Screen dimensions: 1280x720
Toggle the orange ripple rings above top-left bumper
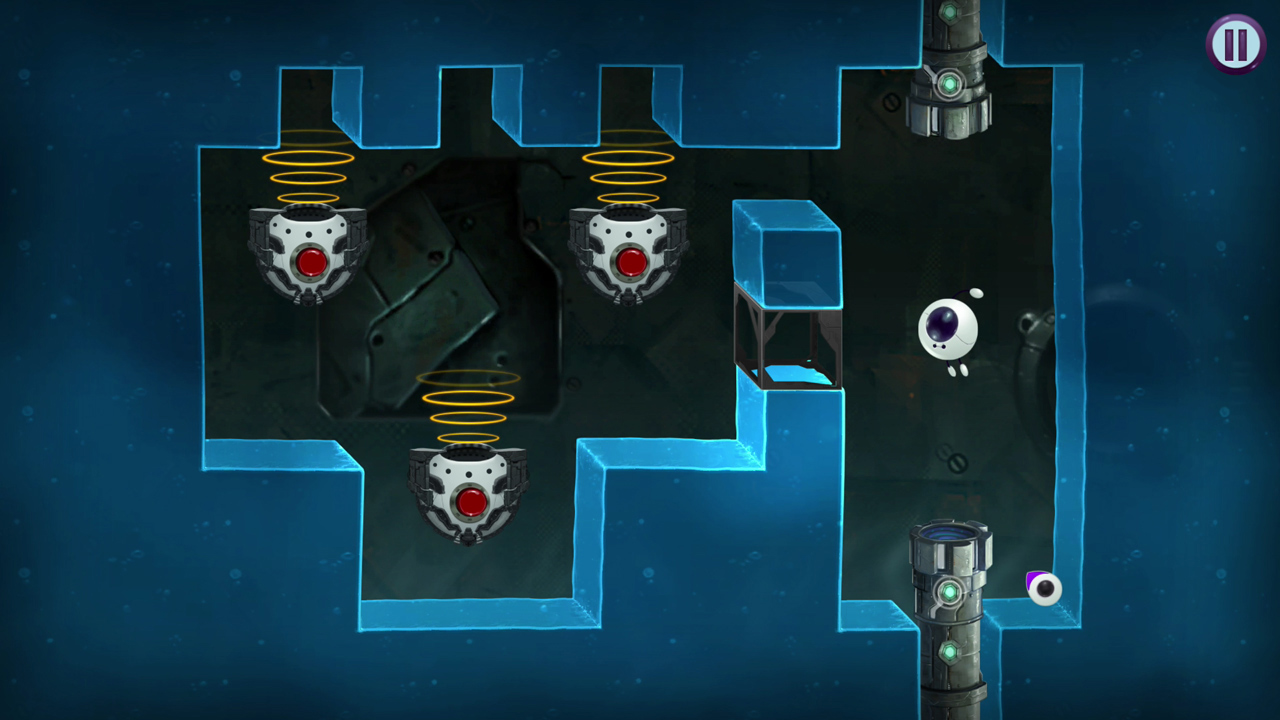click(x=305, y=170)
